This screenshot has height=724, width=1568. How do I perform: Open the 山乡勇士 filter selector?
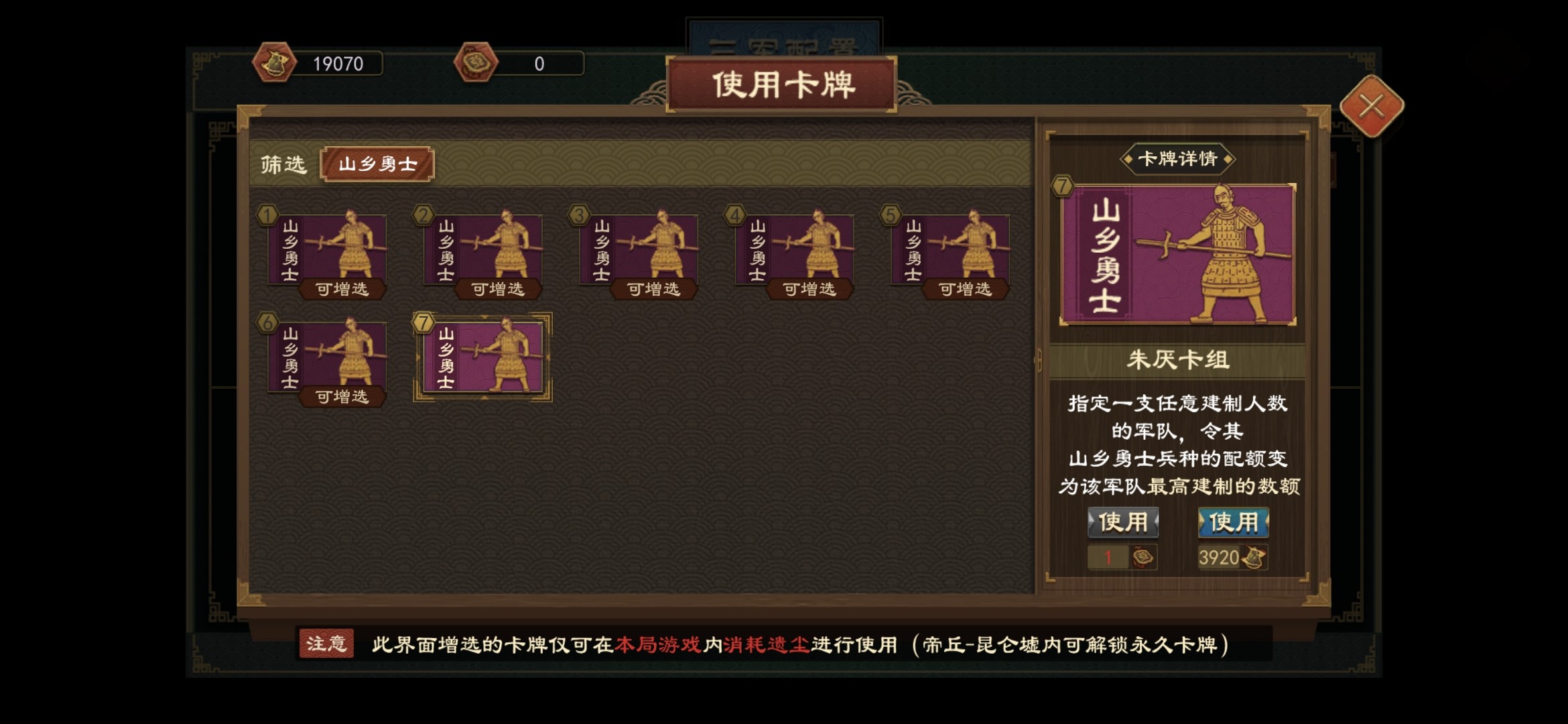(x=377, y=164)
